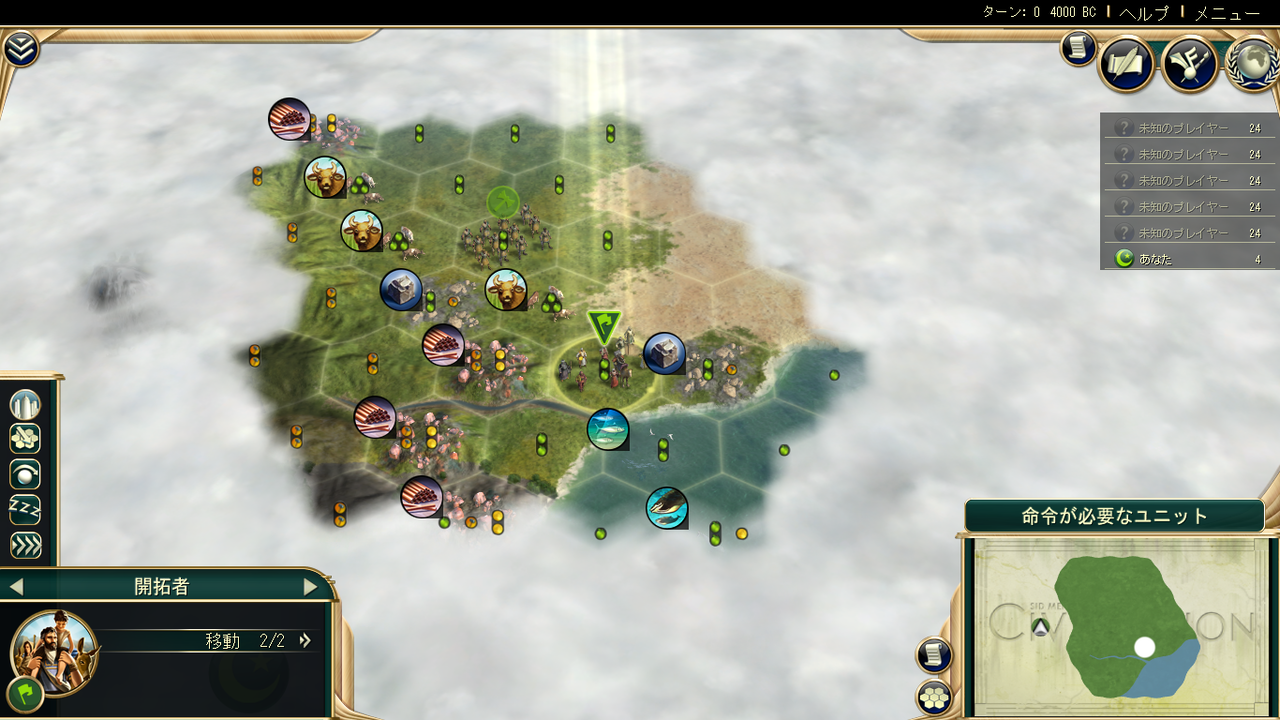Image resolution: width=1280 pixels, height=720 pixels.
Task: Open the メニュー menu
Action: coord(1226,13)
